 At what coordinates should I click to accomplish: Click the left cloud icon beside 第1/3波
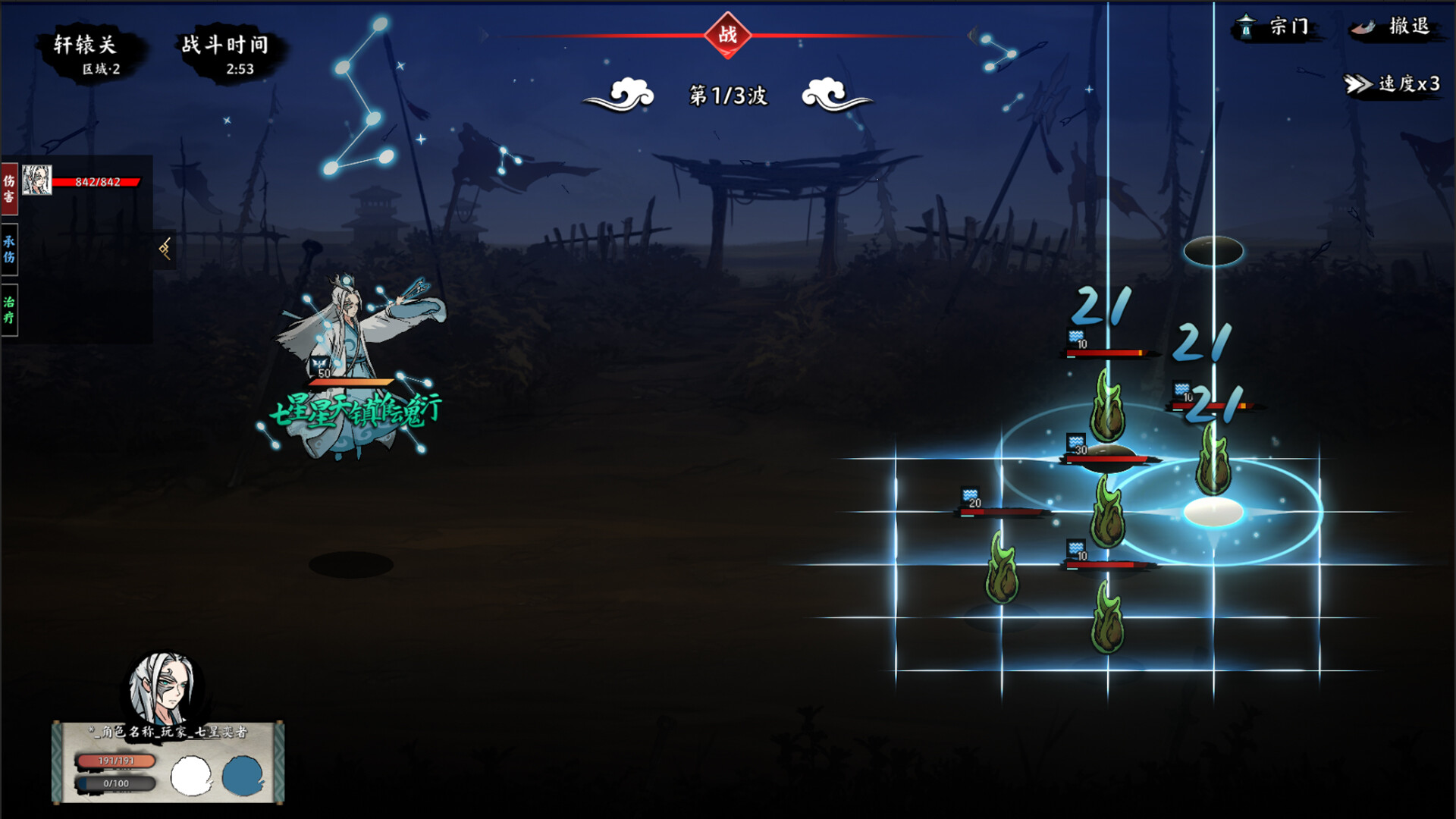629,96
